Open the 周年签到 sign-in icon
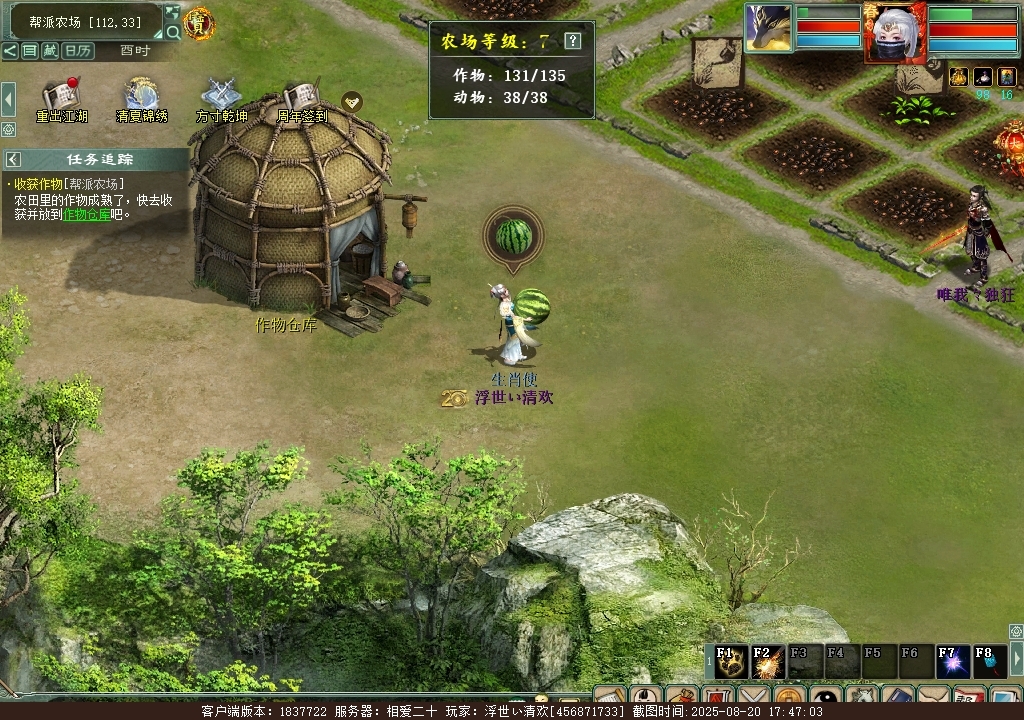This screenshot has height=720, width=1024. pos(301,97)
